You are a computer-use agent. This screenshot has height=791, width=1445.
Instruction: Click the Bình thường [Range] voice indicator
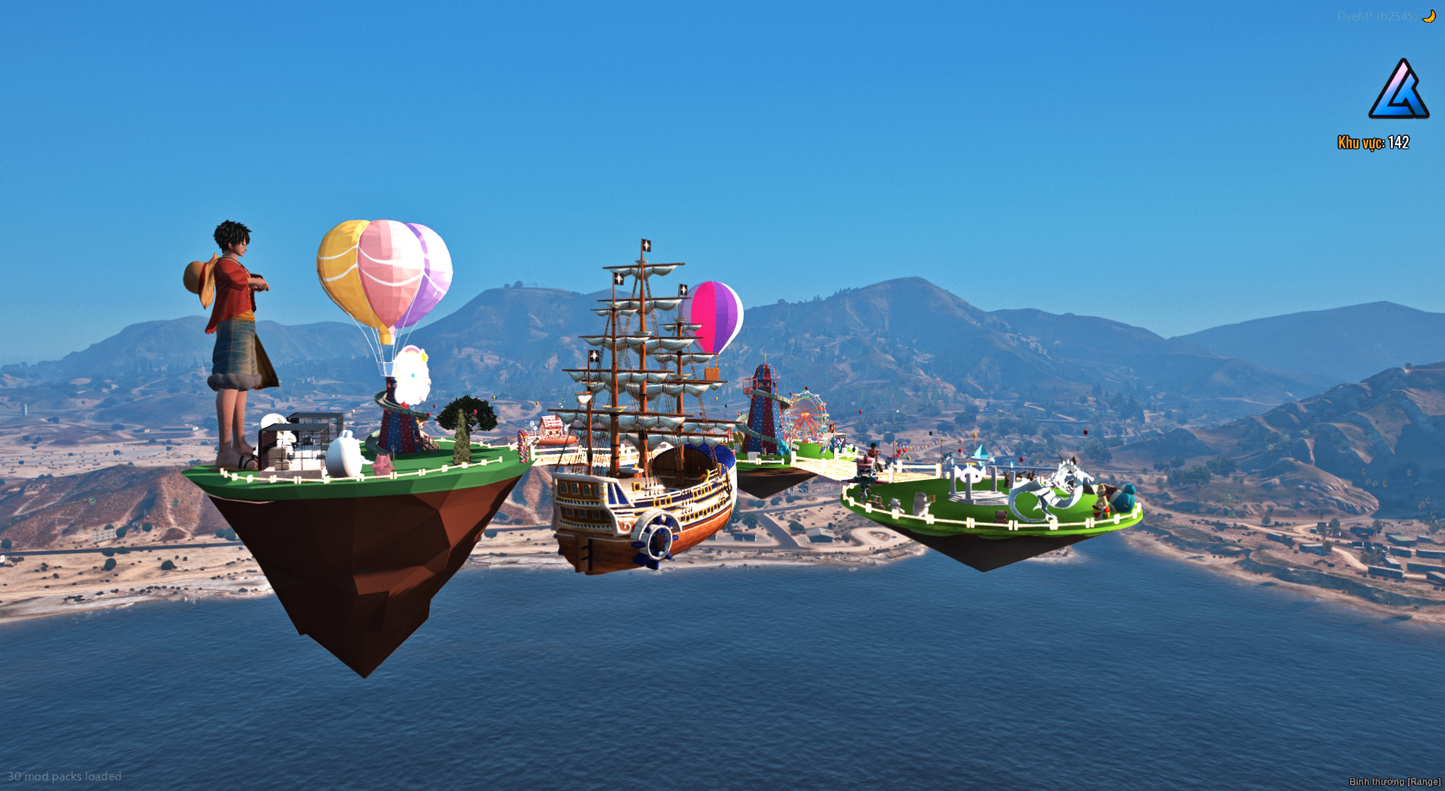click(1394, 781)
